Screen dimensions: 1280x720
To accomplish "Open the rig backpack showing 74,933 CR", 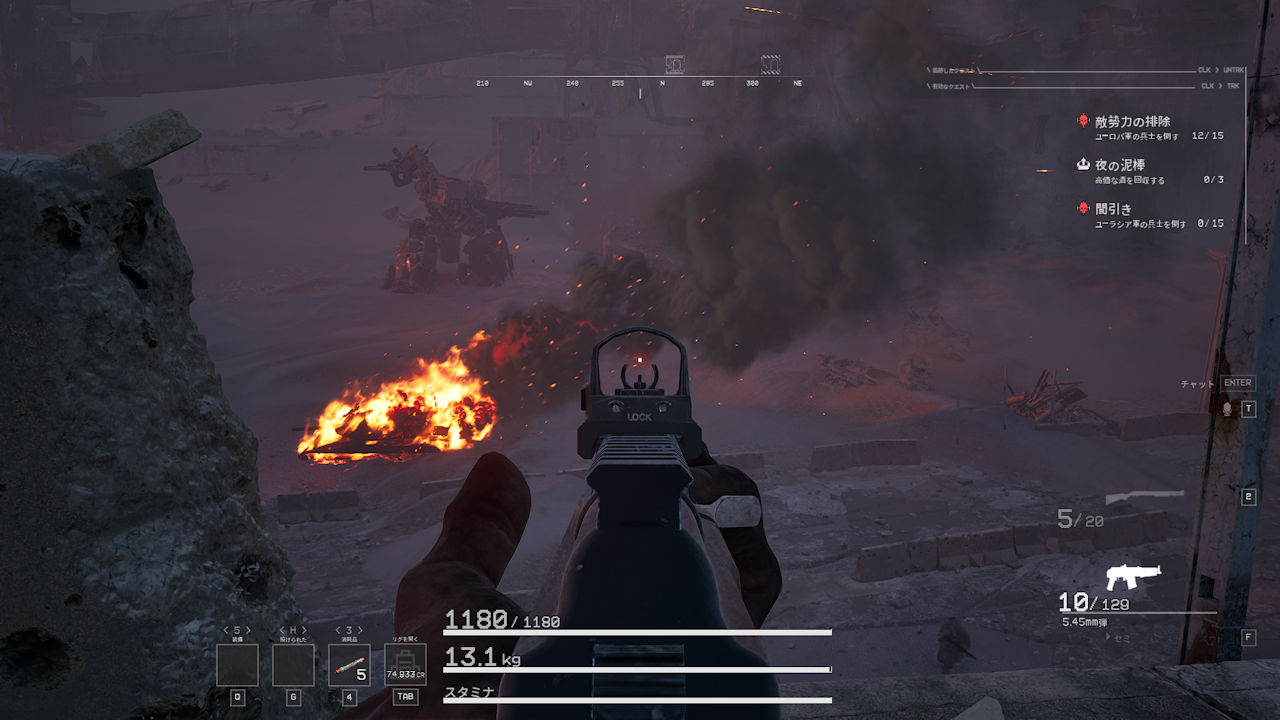I will 405,665.
